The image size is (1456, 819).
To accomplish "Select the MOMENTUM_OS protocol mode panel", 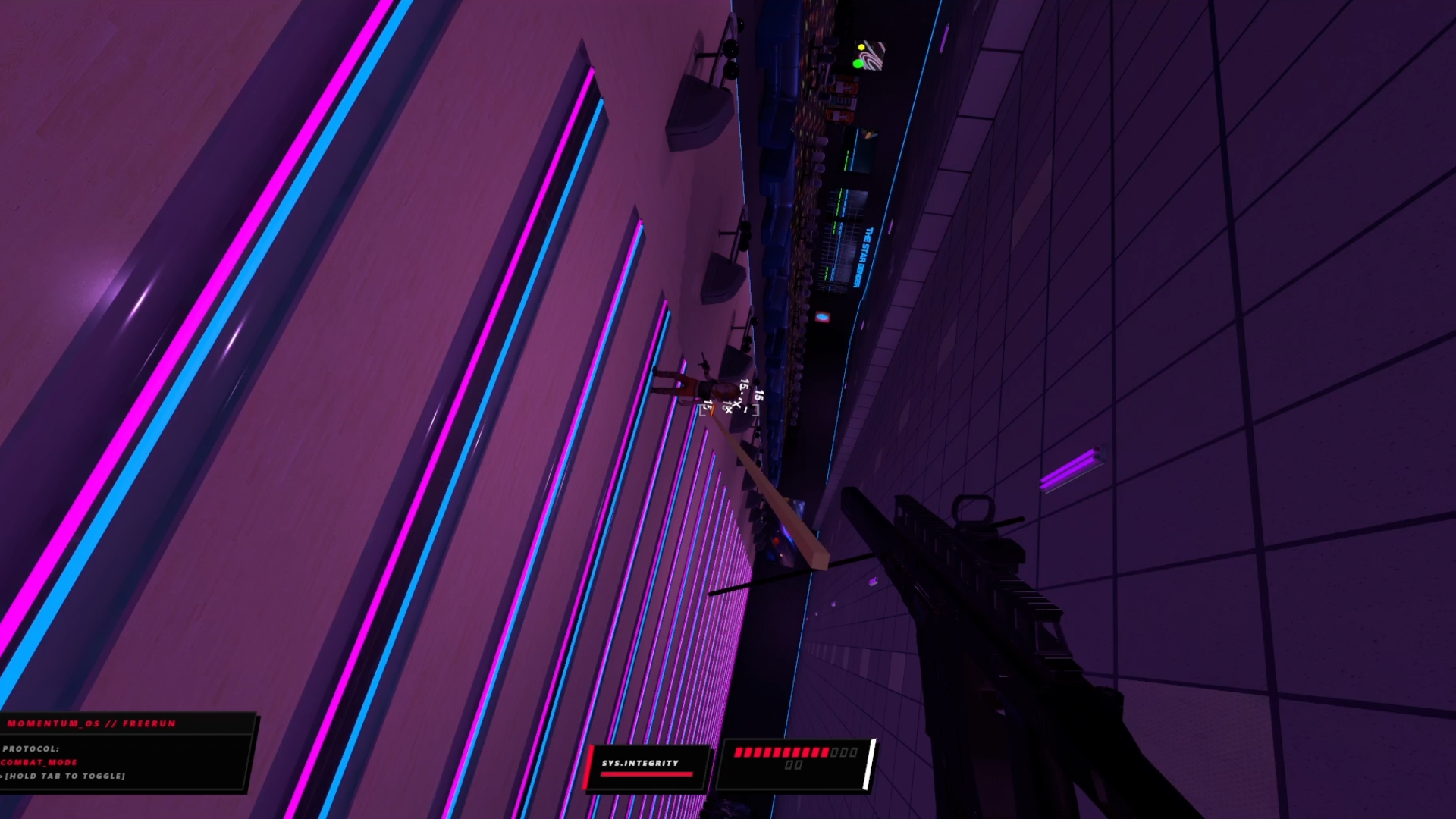I will tap(125, 752).
